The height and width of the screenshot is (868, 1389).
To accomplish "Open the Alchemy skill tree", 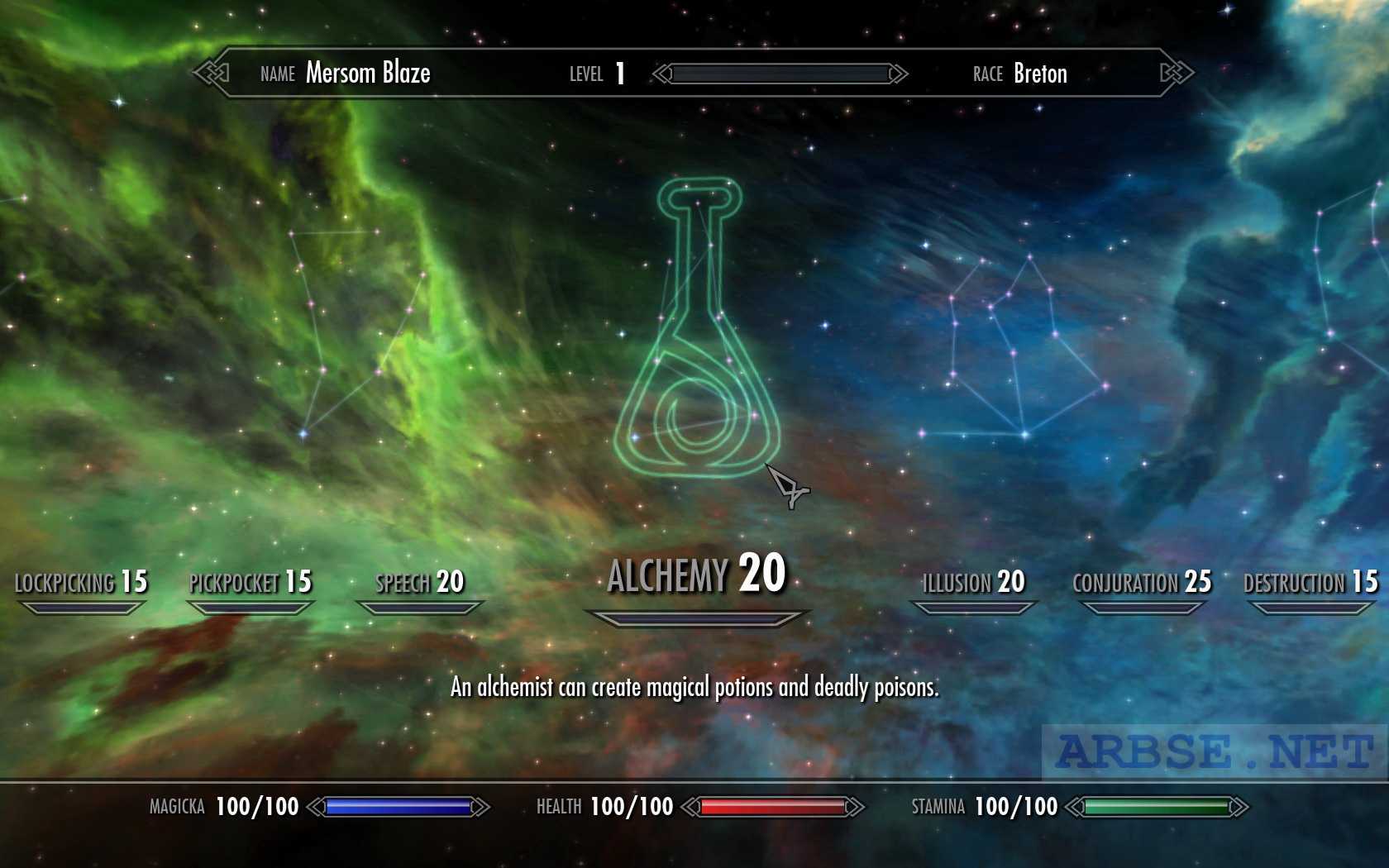I will click(x=696, y=575).
